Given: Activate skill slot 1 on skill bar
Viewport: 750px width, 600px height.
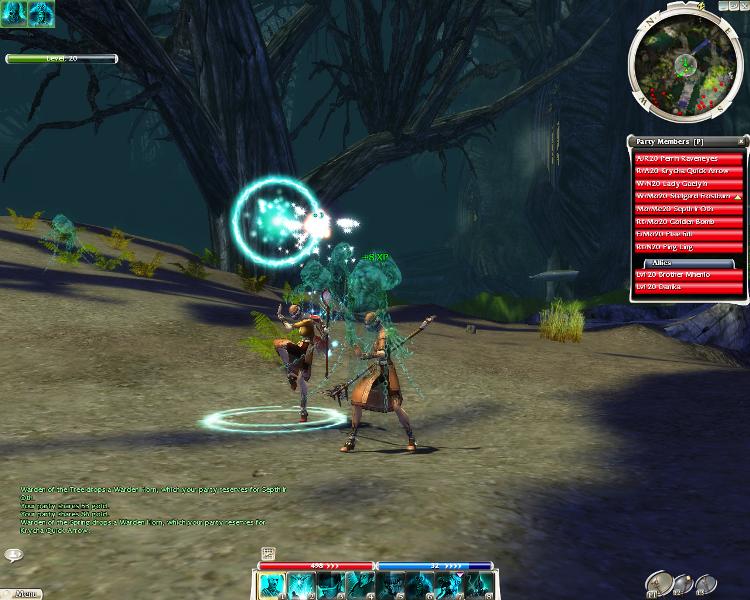Looking at the screenshot, I should click(272, 585).
